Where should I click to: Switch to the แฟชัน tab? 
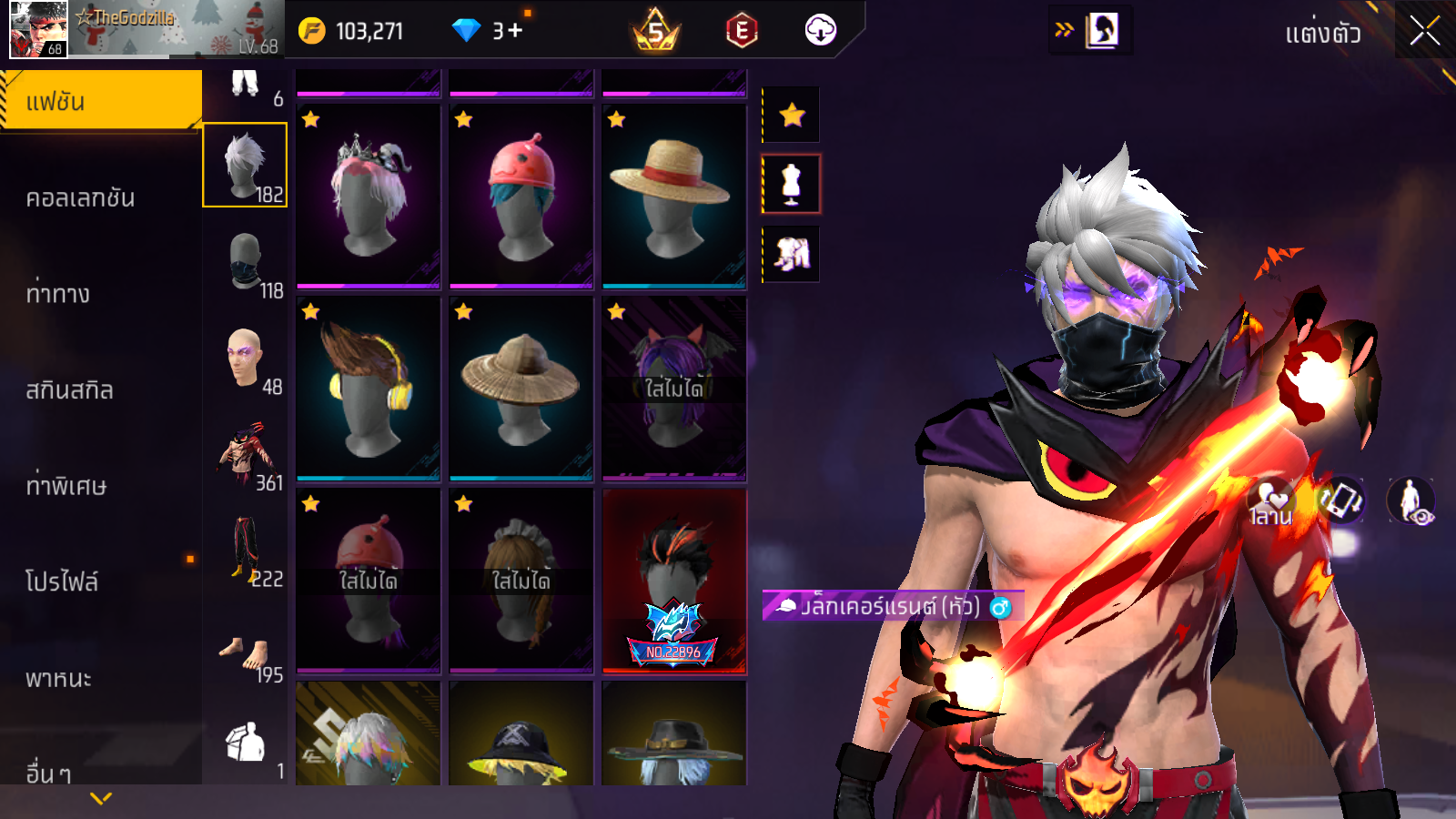100,101
